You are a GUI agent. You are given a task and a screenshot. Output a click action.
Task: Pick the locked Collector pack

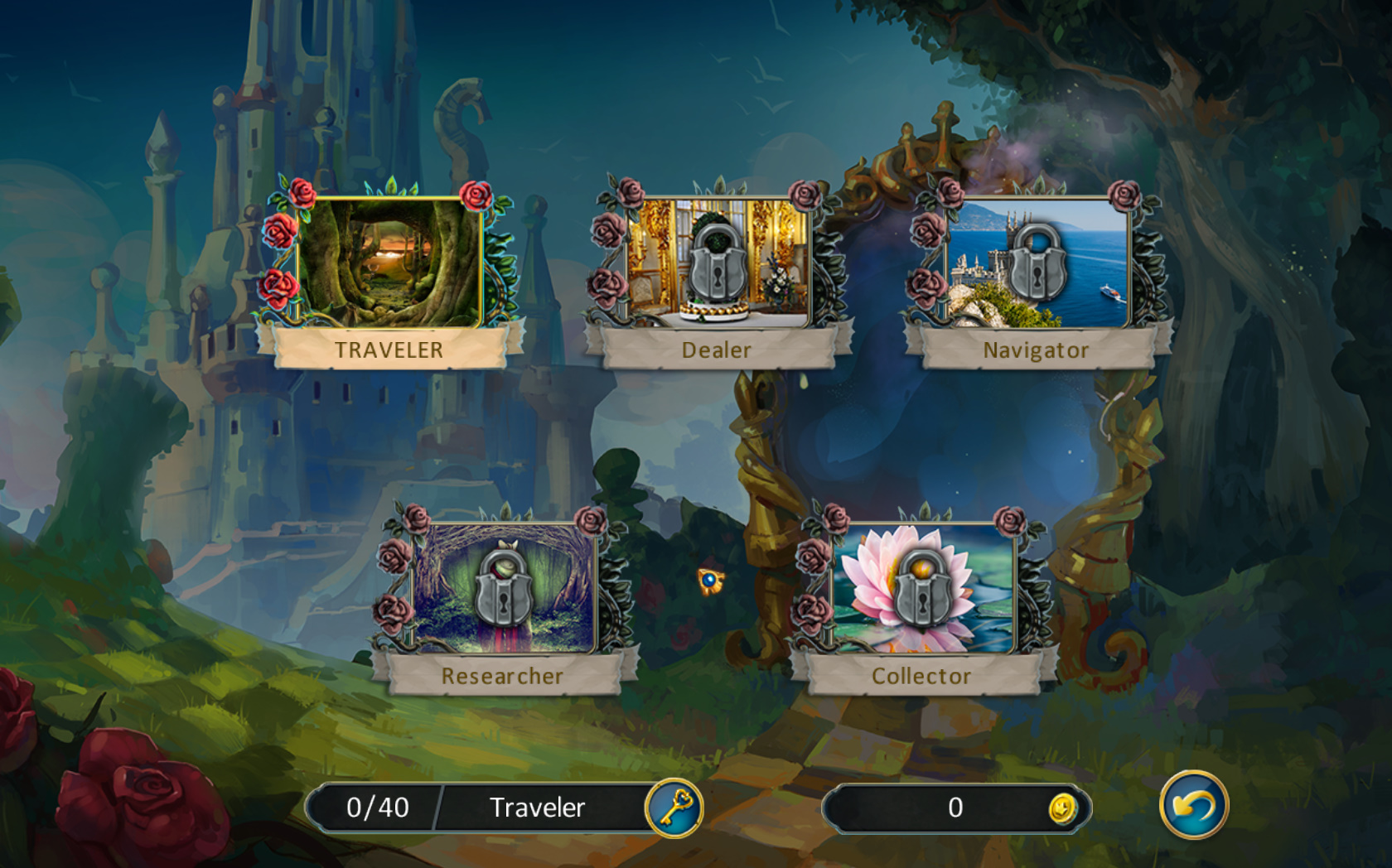click(x=922, y=590)
